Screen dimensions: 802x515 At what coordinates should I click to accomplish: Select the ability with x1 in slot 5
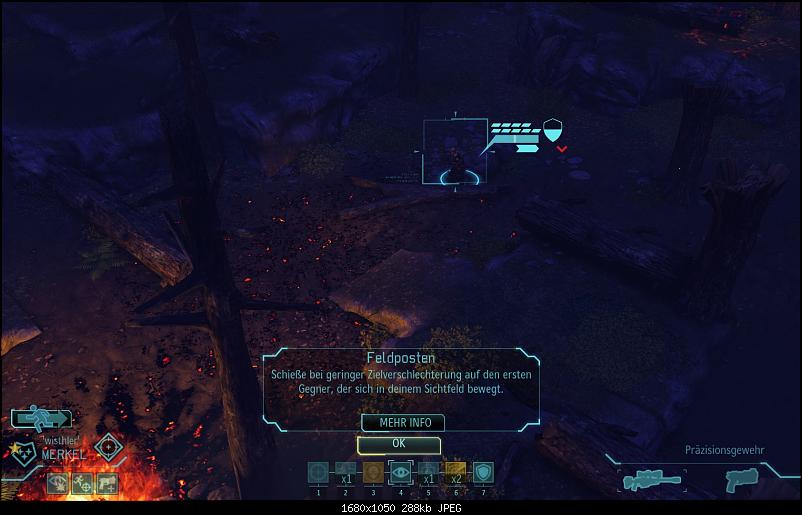click(428, 473)
